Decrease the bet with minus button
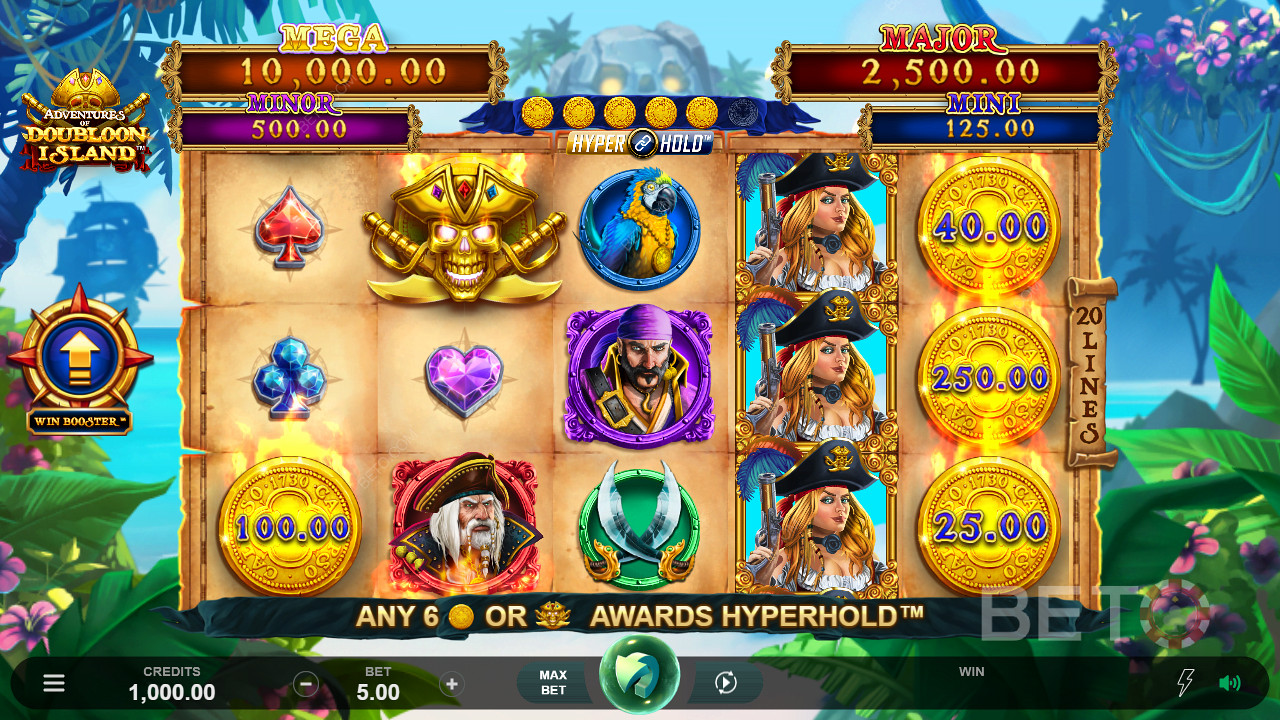 tap(306, 684)
